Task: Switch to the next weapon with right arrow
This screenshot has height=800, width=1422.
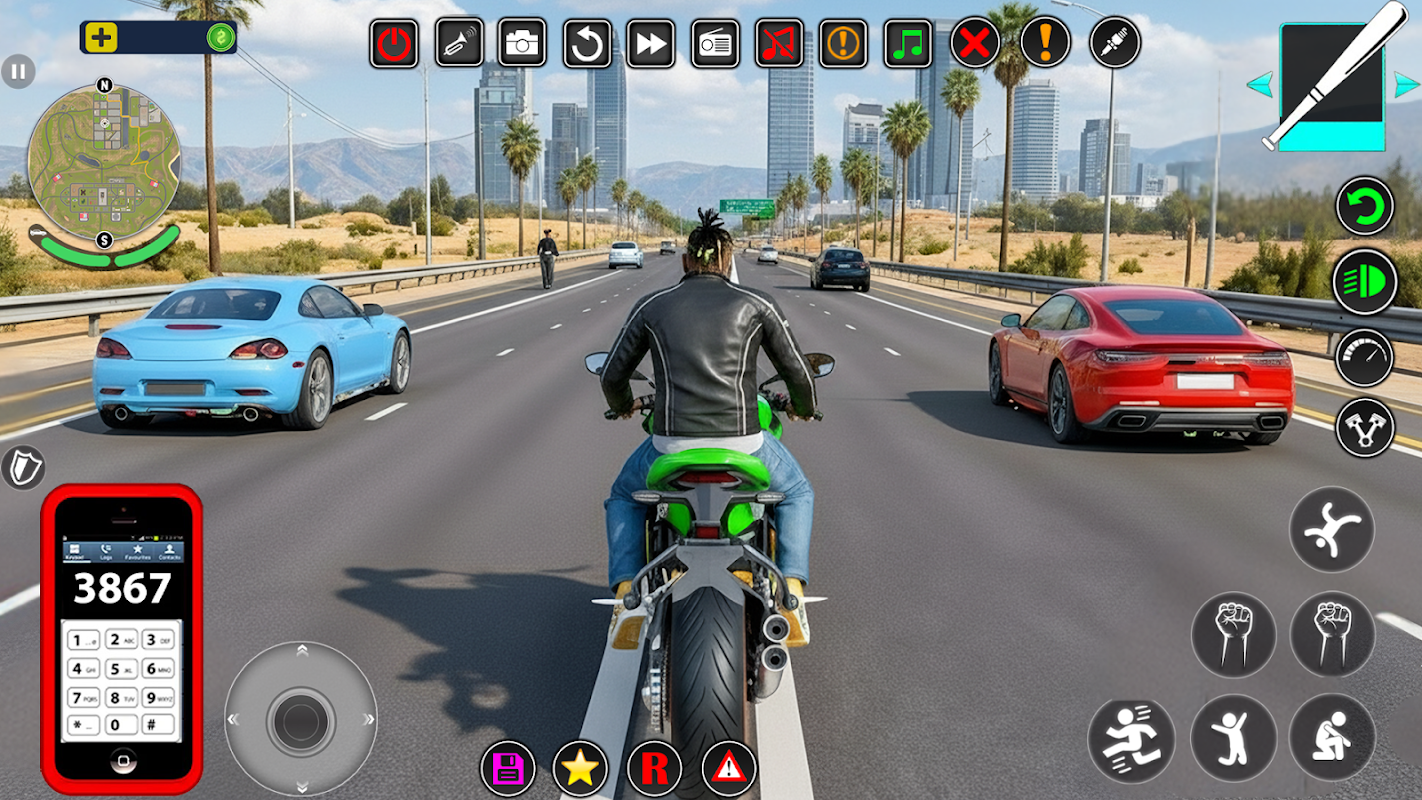Action: [1406, 85]
